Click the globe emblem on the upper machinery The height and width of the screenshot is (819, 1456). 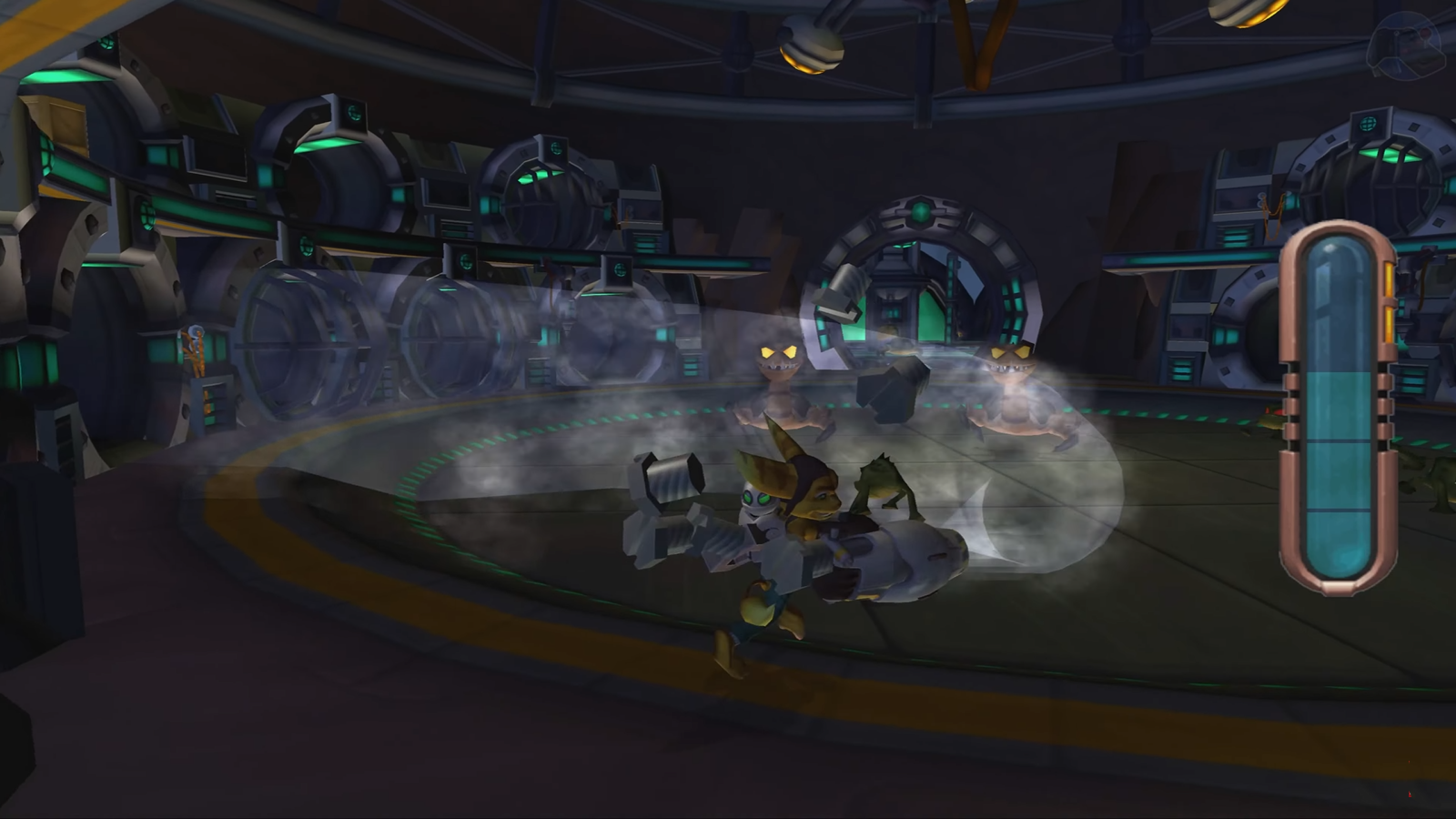353,115
